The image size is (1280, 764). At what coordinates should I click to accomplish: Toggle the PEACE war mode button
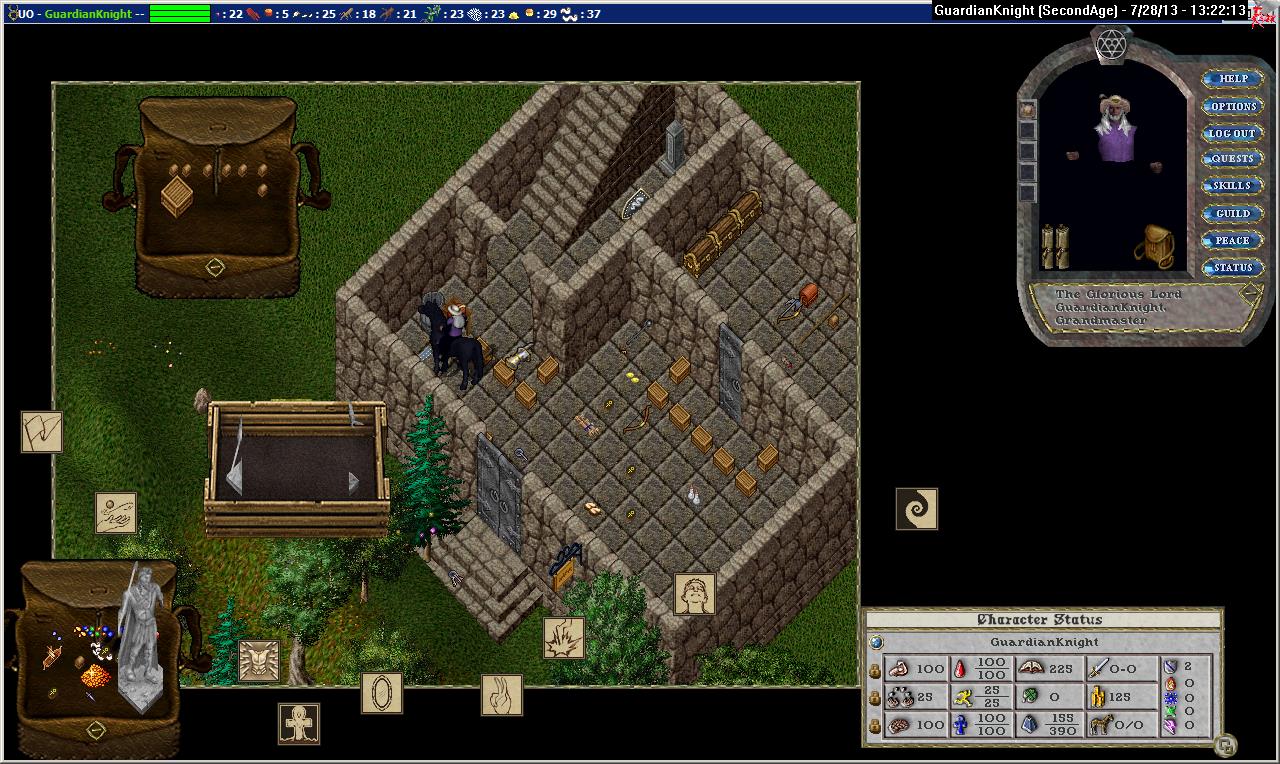click(1232, 240)
